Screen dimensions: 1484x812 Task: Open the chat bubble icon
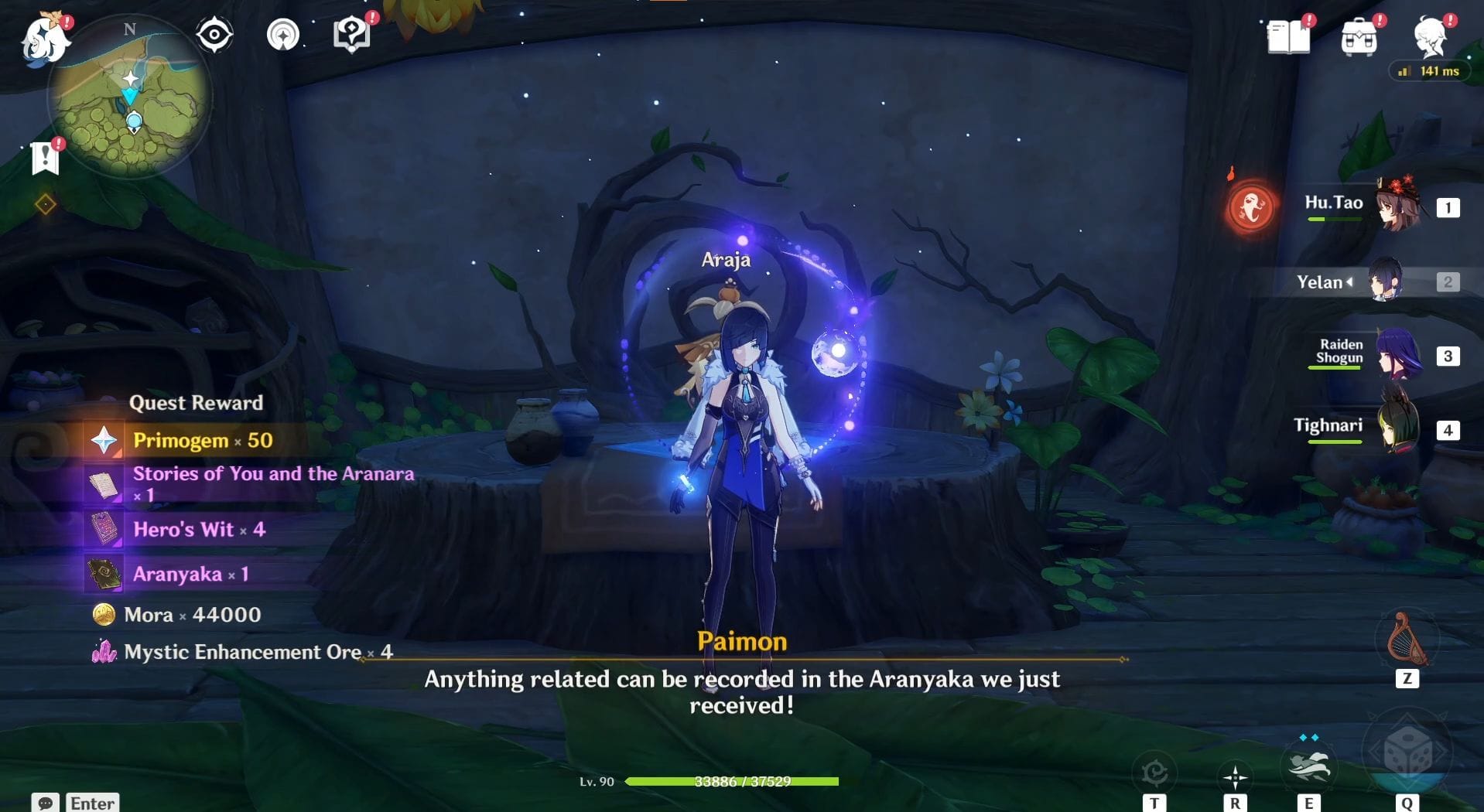coord(46,803)
